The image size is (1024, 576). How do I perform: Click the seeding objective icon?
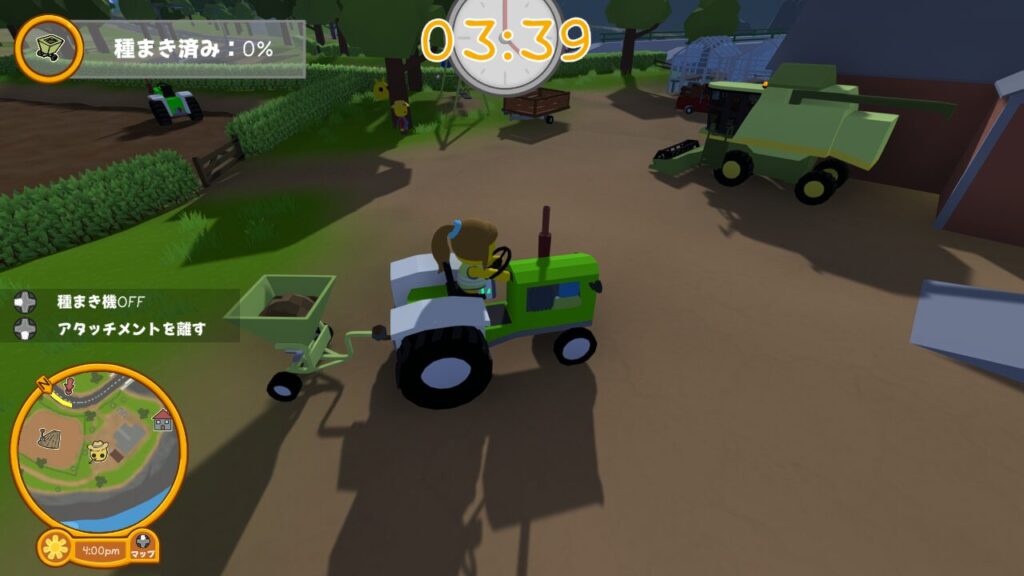48,47
